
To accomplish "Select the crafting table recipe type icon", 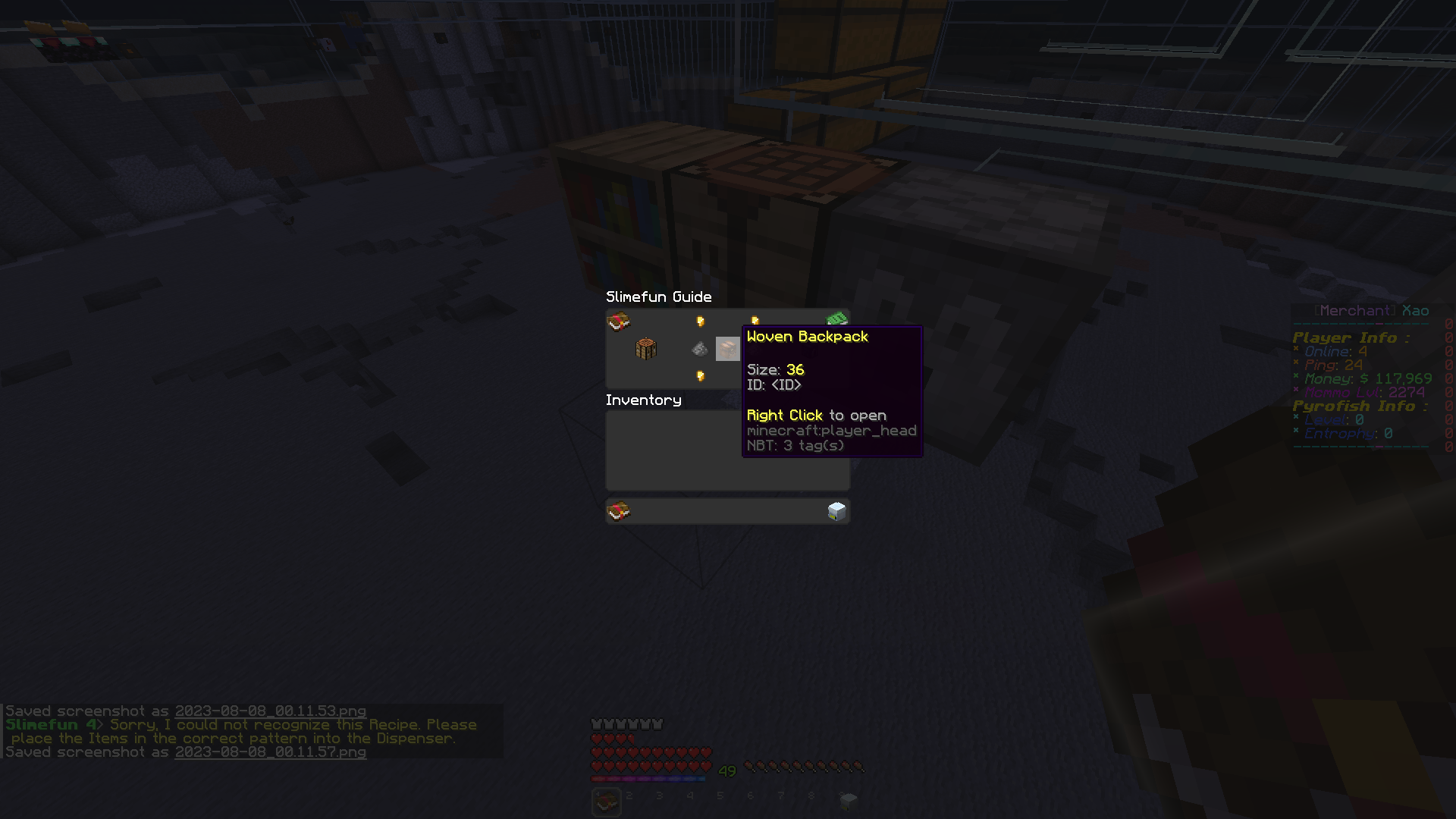I will (x=644, y=349).
